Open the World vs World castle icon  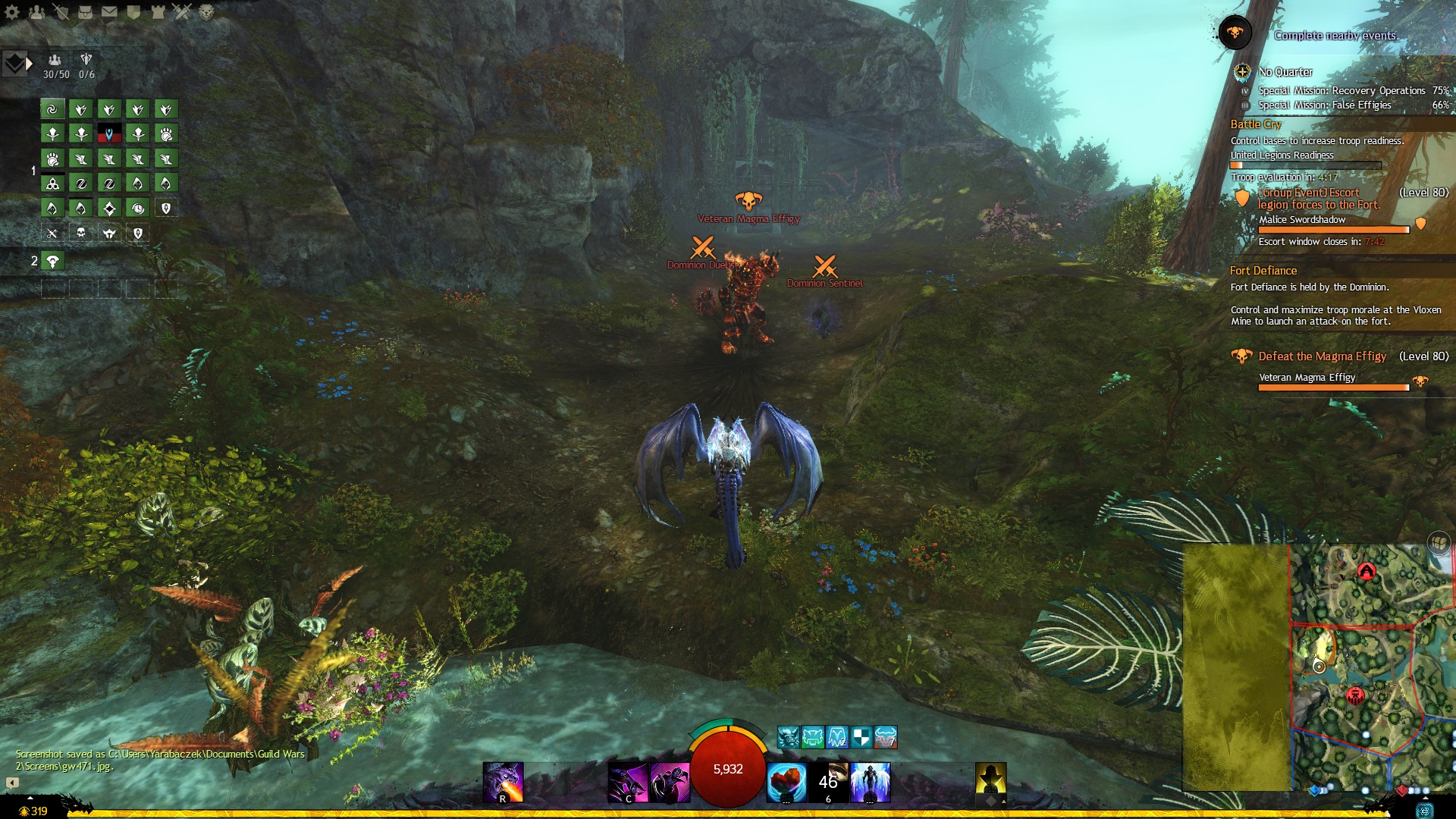158,11
